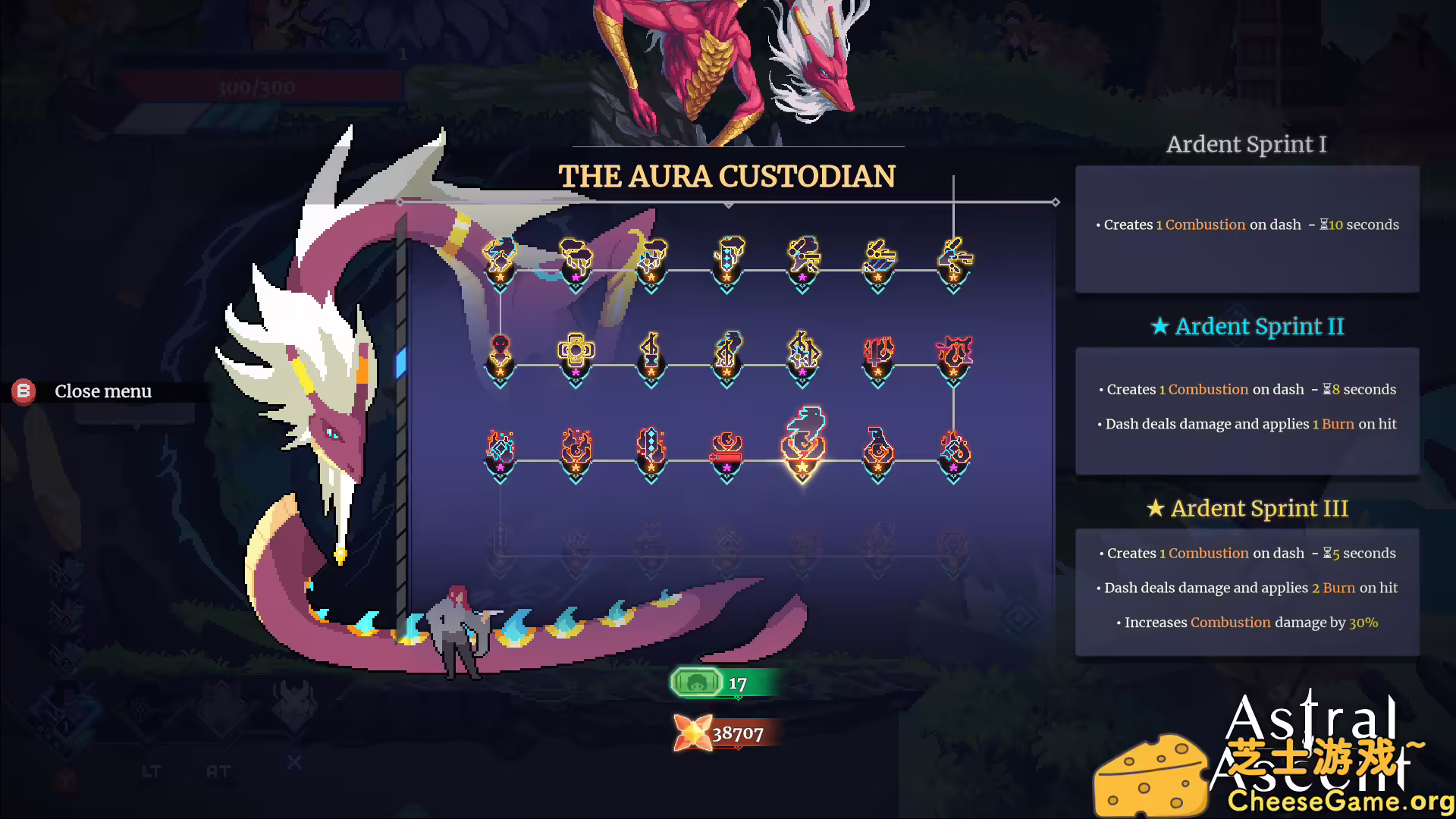
Task: Expand the chevron under the helmet skill node
Action: pos(500,383)
